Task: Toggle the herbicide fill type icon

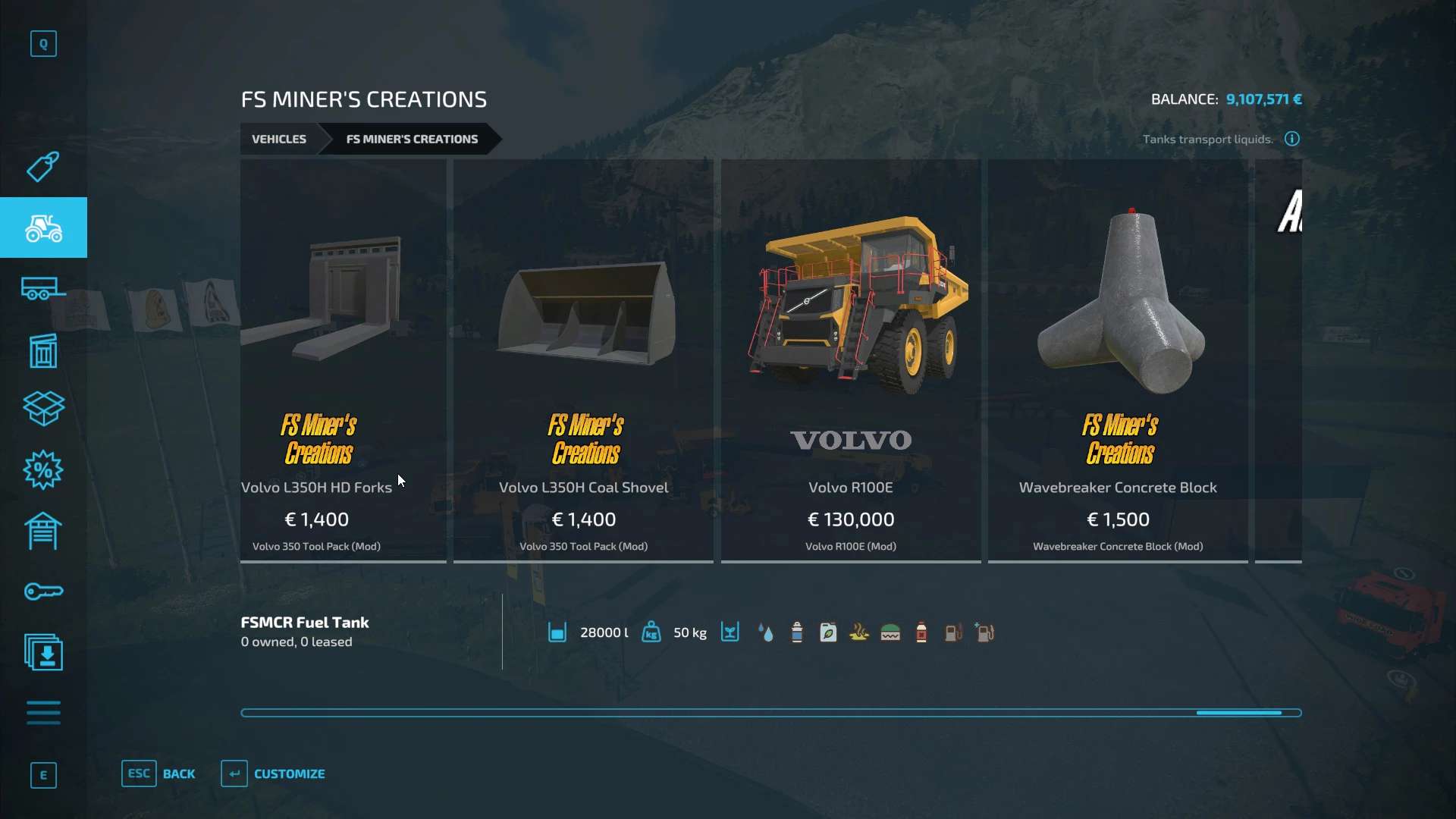Action: click(x=828, y=632)
